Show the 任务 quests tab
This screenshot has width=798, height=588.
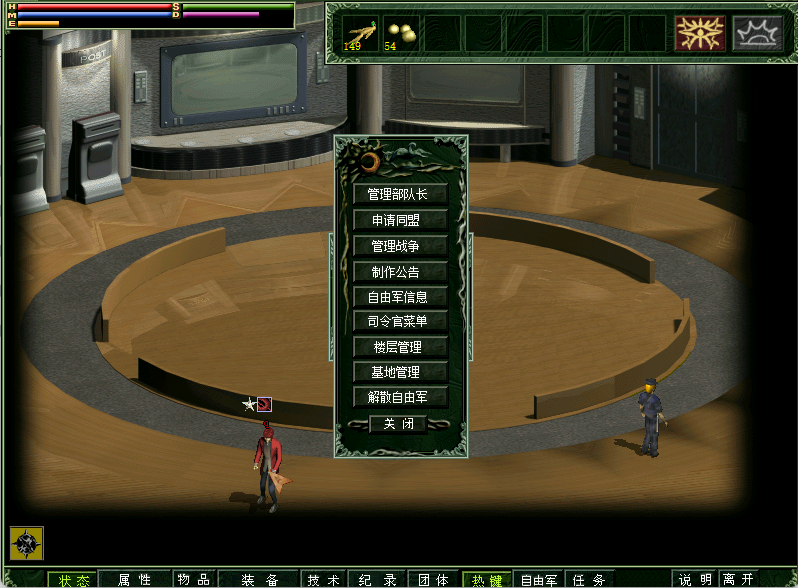[591, 579]
